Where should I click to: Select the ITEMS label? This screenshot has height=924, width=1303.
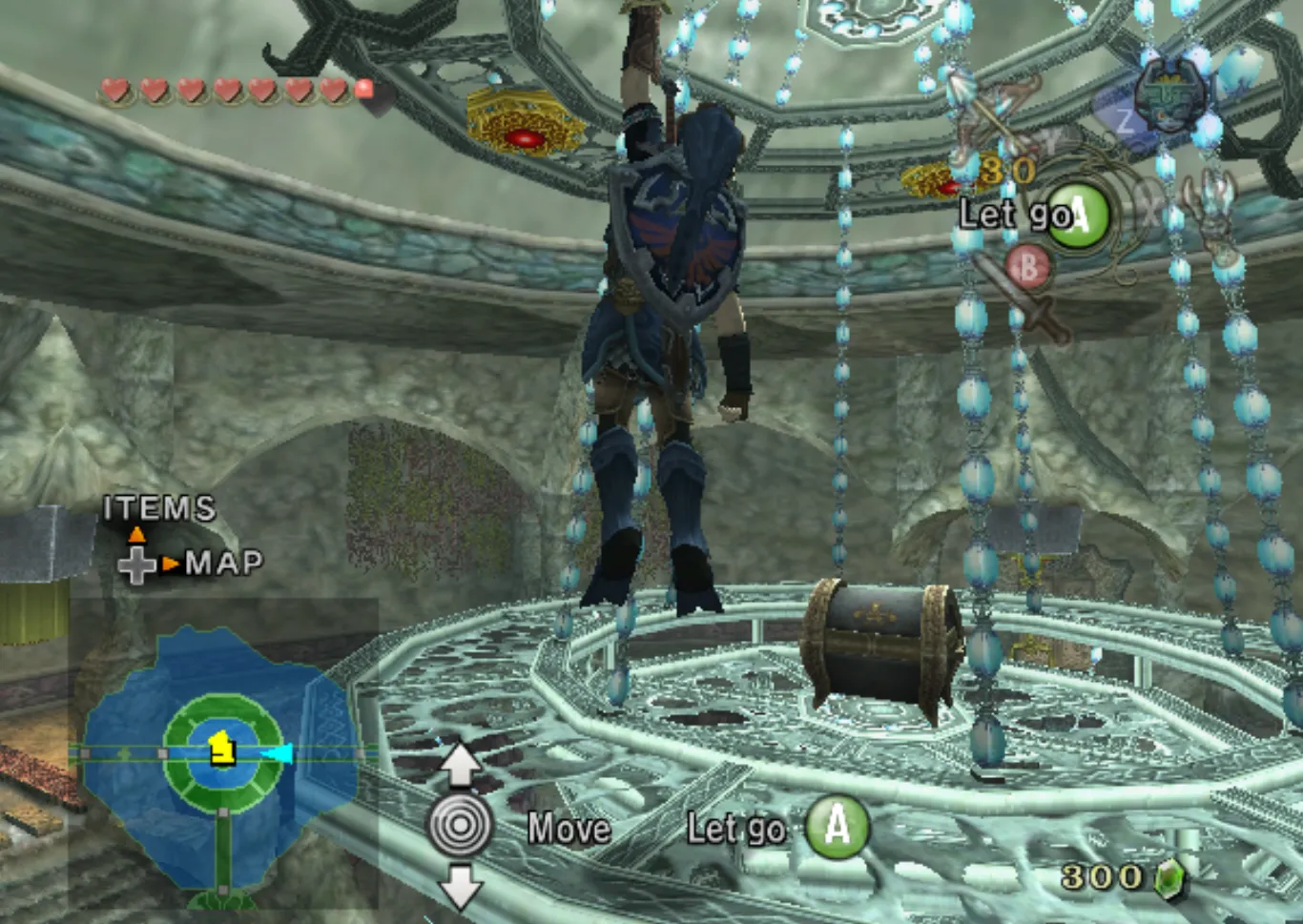coord(159,508)
